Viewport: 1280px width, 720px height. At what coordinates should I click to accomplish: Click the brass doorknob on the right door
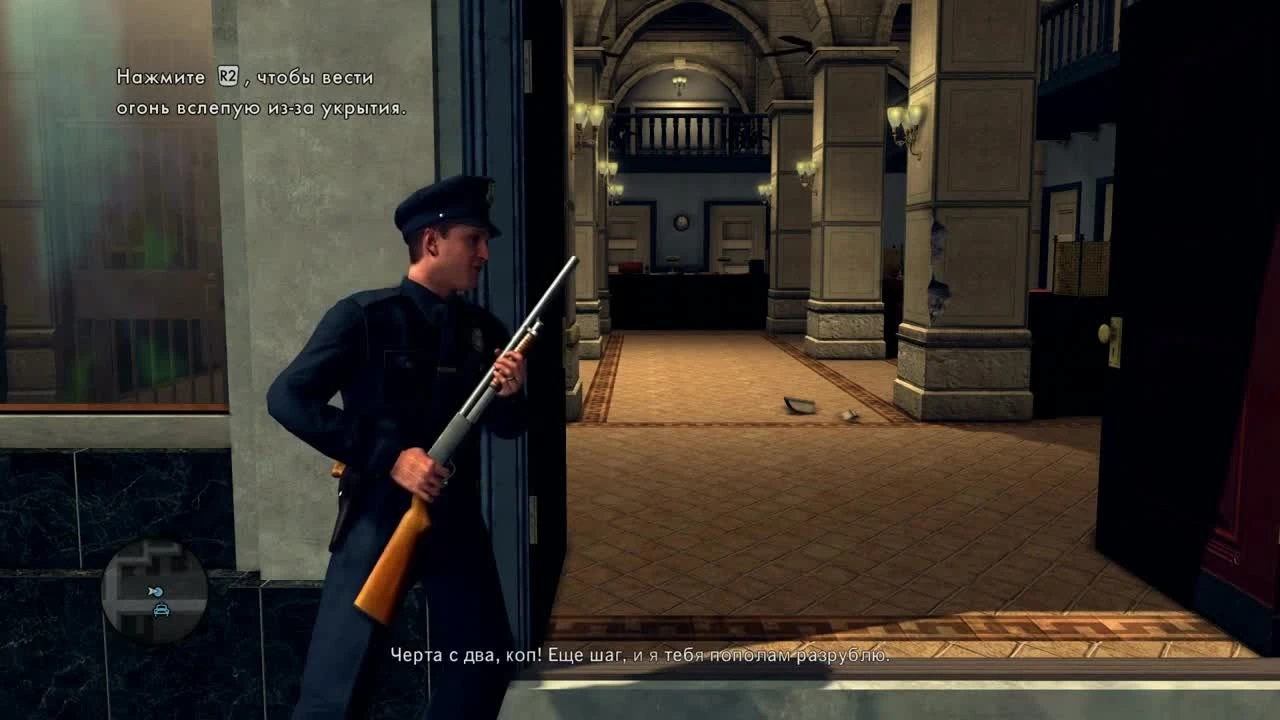point(1107,332)
